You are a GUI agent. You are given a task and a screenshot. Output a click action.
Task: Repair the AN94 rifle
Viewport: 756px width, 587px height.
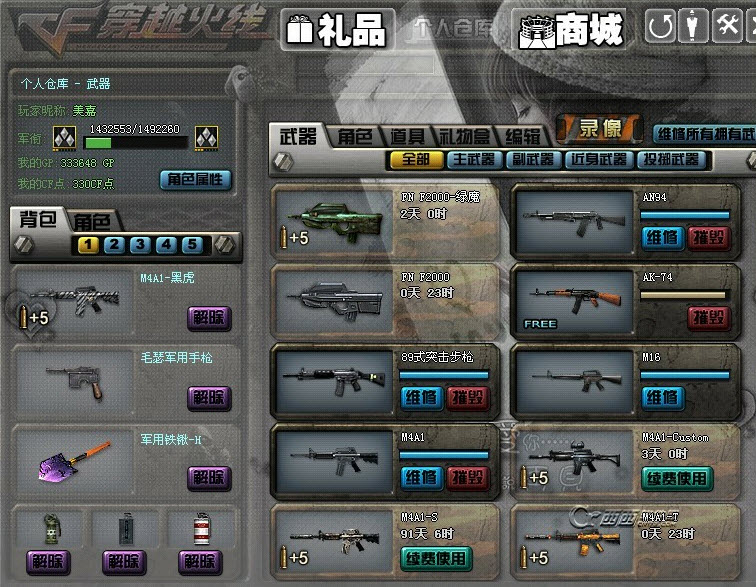661,238
